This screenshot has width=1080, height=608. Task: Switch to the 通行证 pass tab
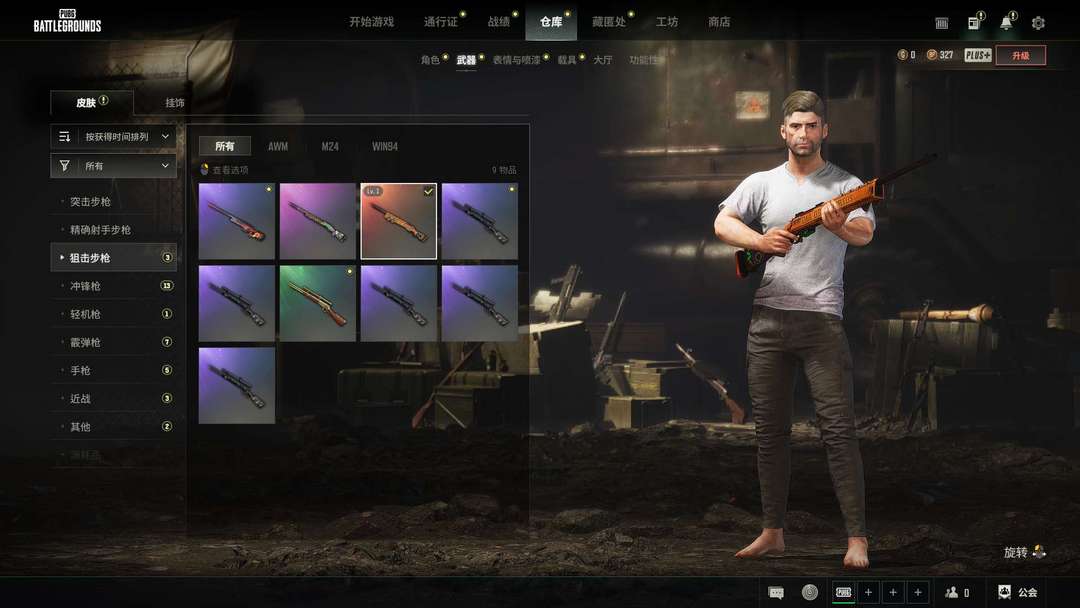point(440,22)
